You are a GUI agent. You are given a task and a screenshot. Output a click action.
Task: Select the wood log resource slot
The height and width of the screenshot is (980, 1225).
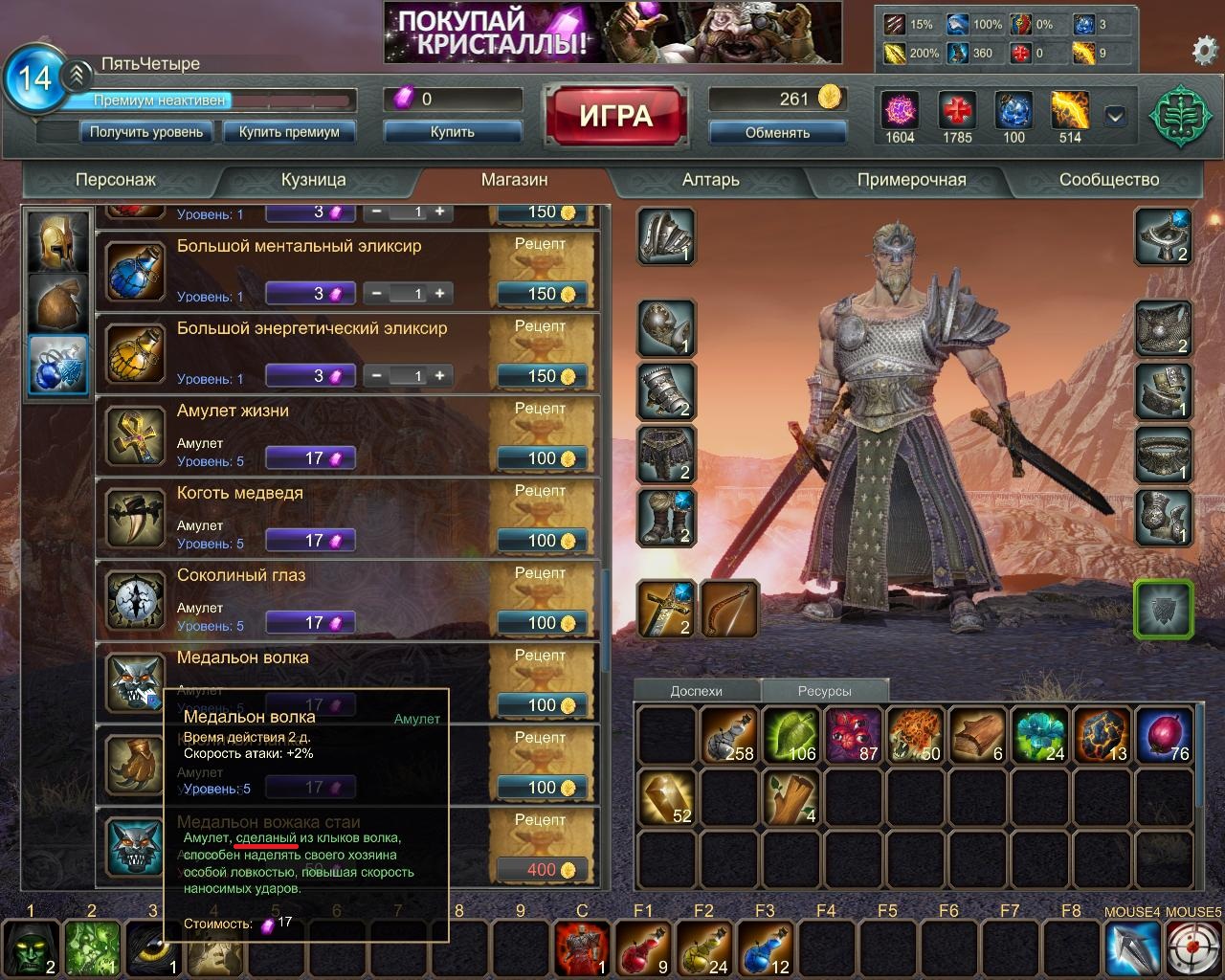coord(978,735)
